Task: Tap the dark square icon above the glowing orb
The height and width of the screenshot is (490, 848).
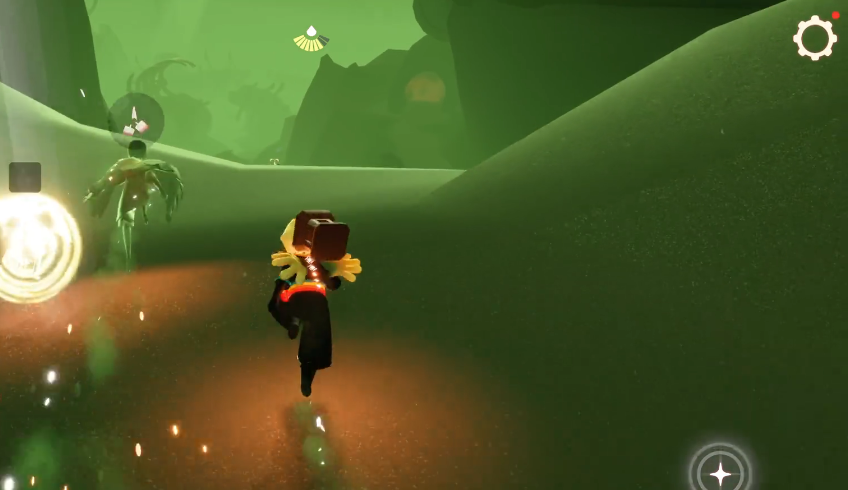Action: tap(25, 177)
